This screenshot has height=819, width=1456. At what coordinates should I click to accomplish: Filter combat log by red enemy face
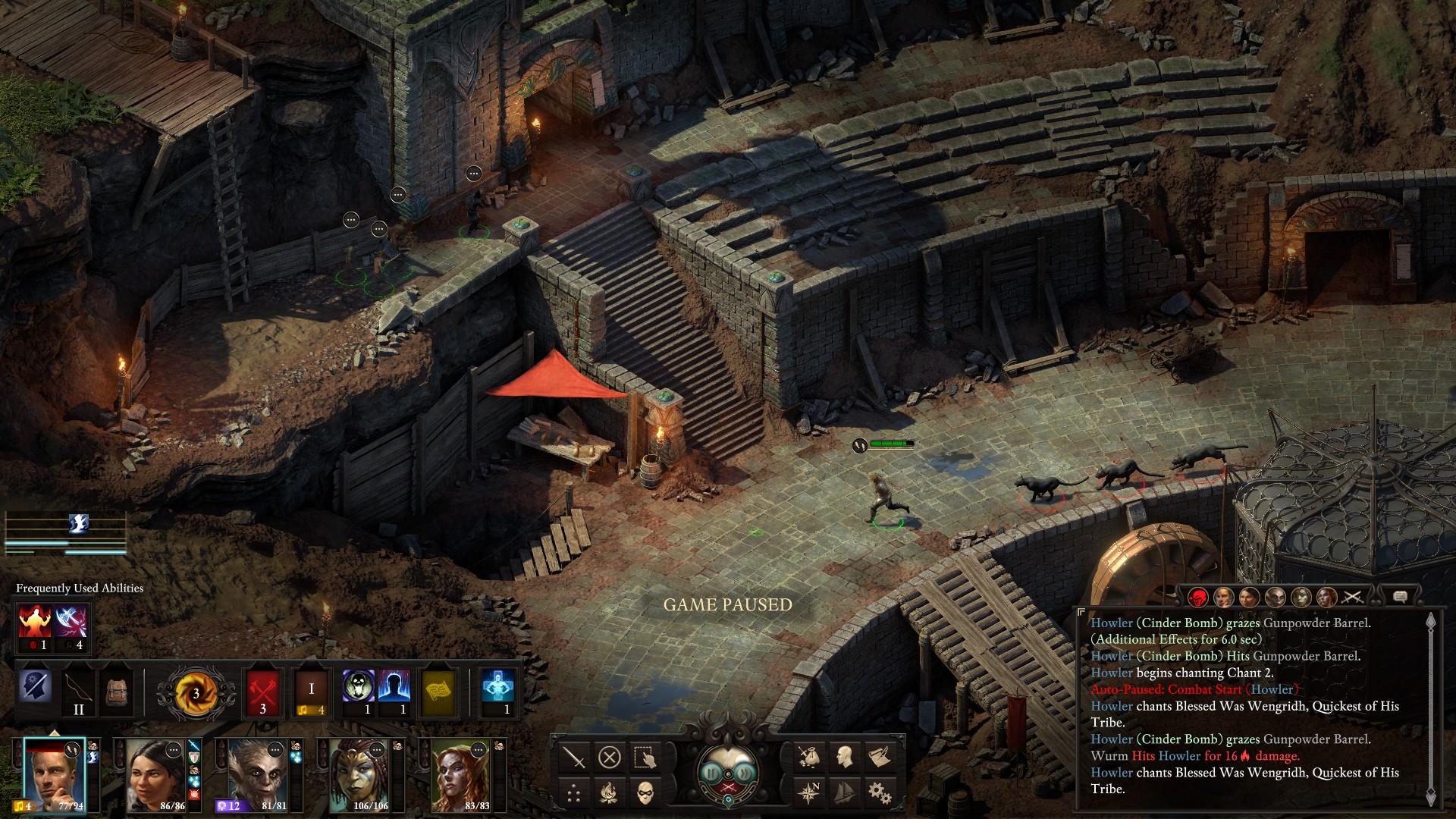pos(1198,598)
